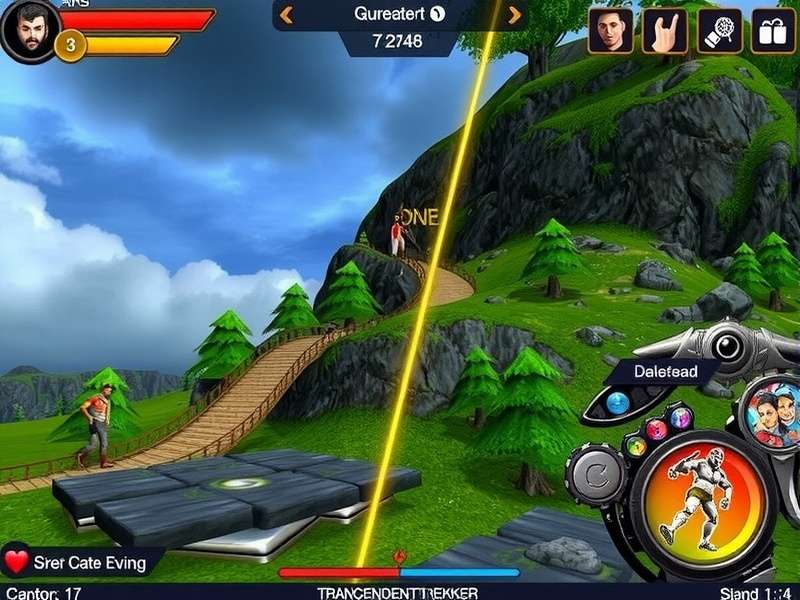The width and height of the screenshot is (800, 600).
Task: Activate the purple gem orb
Action: coord(682,417)
